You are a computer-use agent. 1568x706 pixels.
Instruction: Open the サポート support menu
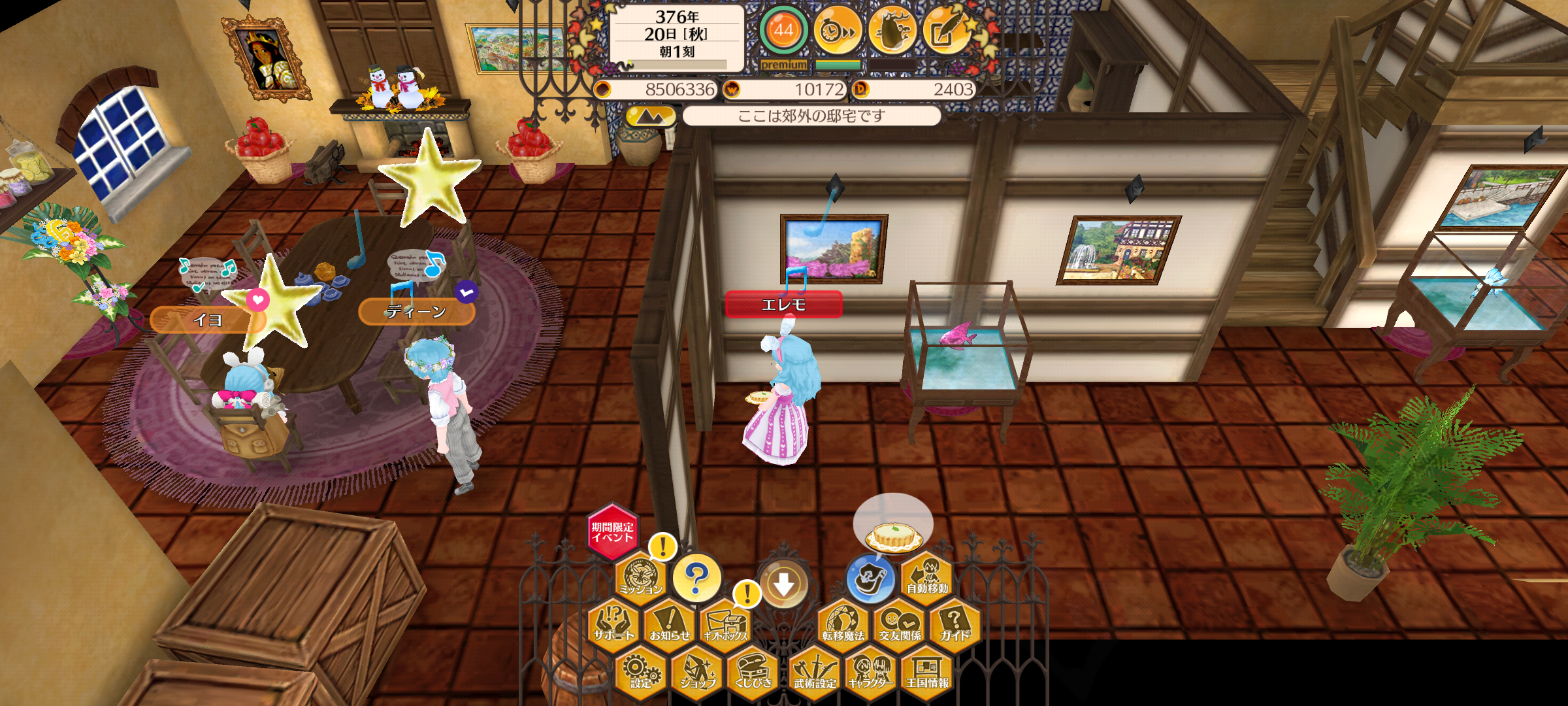pyautogui.click(x=613, y=624)
